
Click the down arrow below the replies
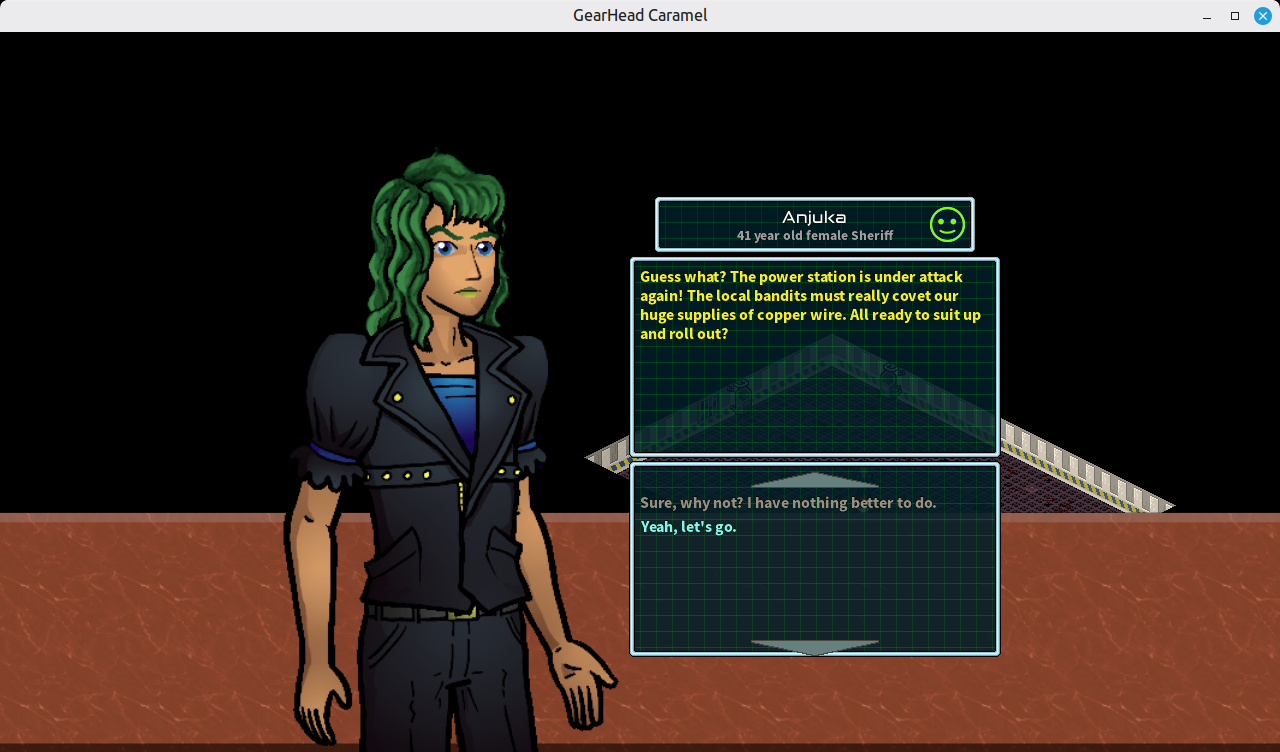(814, 647)
